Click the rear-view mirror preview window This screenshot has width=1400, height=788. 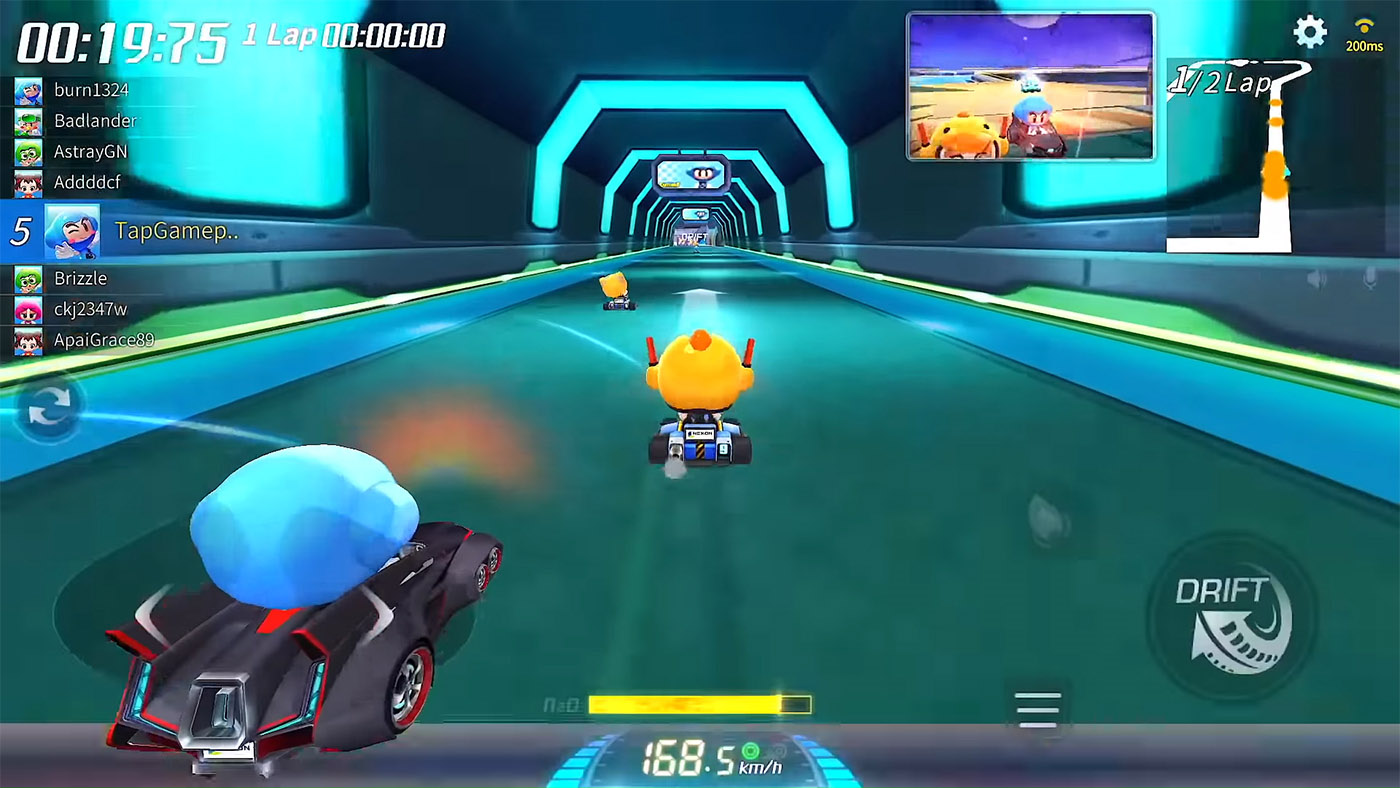click(x=1030, y=85)
